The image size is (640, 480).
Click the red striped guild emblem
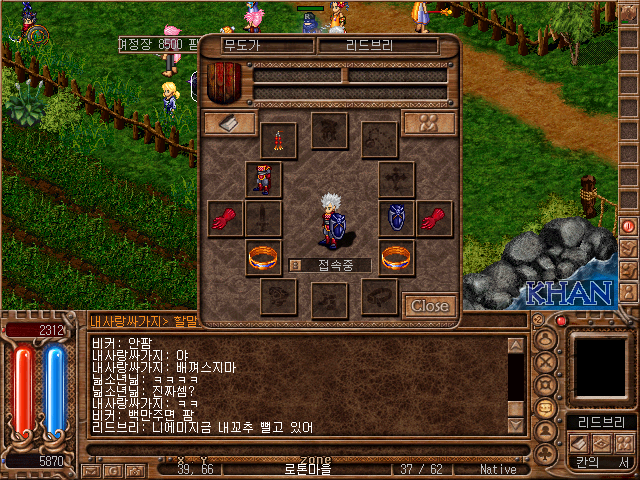[227, 80]
